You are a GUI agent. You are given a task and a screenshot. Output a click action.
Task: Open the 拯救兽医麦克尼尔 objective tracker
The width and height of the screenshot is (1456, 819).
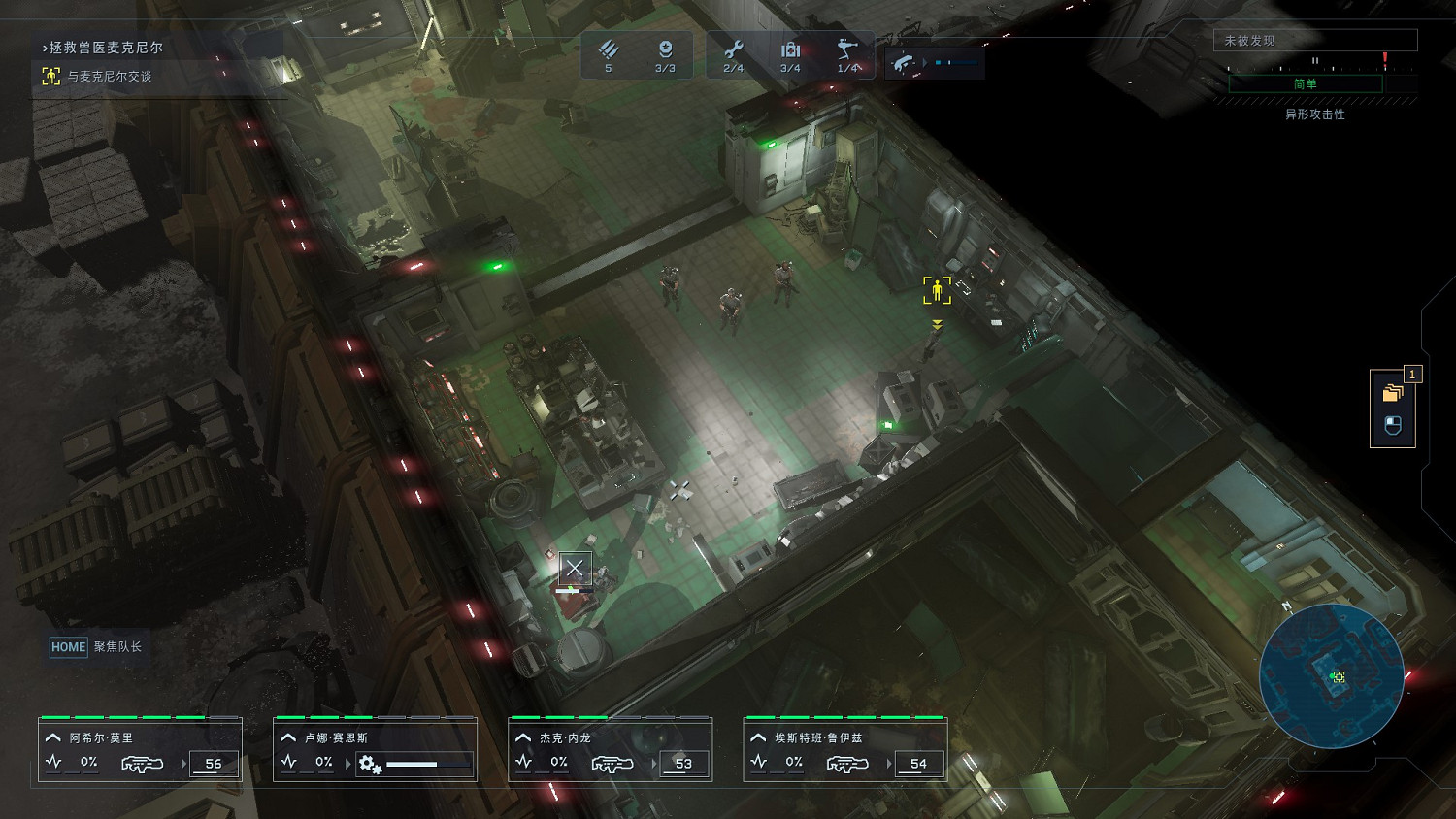(106, 48)
